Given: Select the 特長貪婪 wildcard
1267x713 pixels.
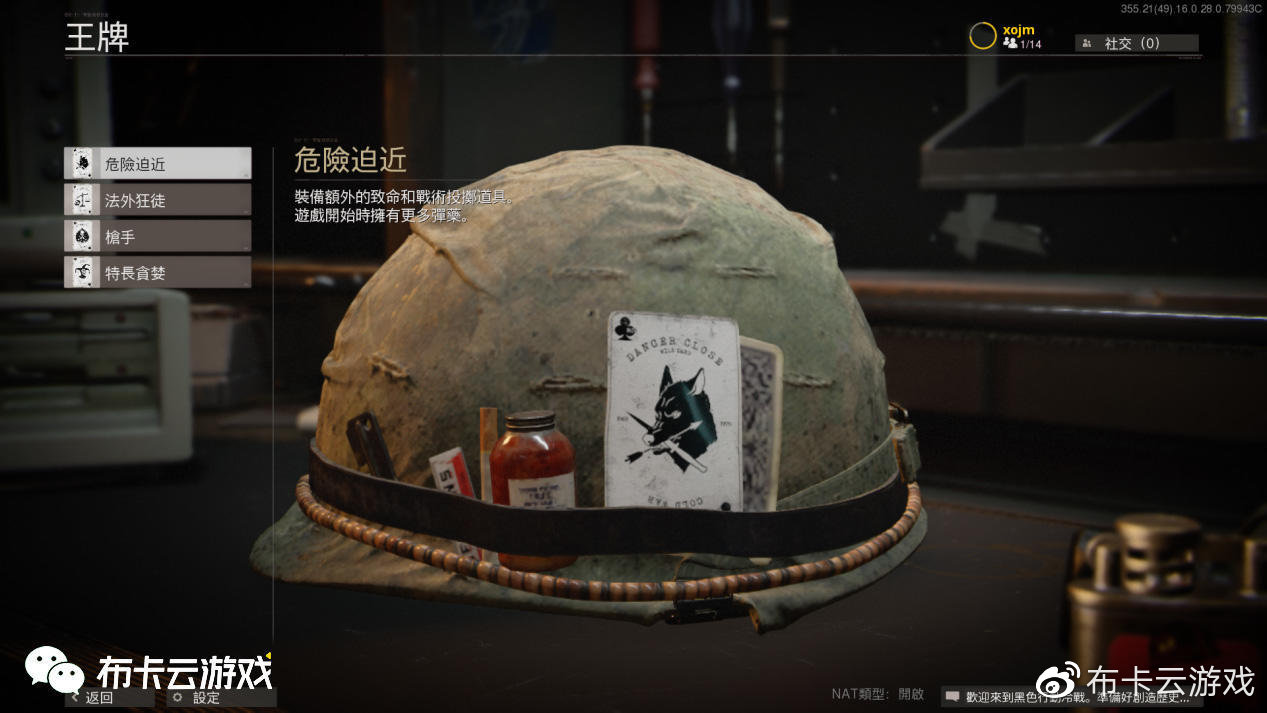Looking at the screenshot, I should click(157, 272).
